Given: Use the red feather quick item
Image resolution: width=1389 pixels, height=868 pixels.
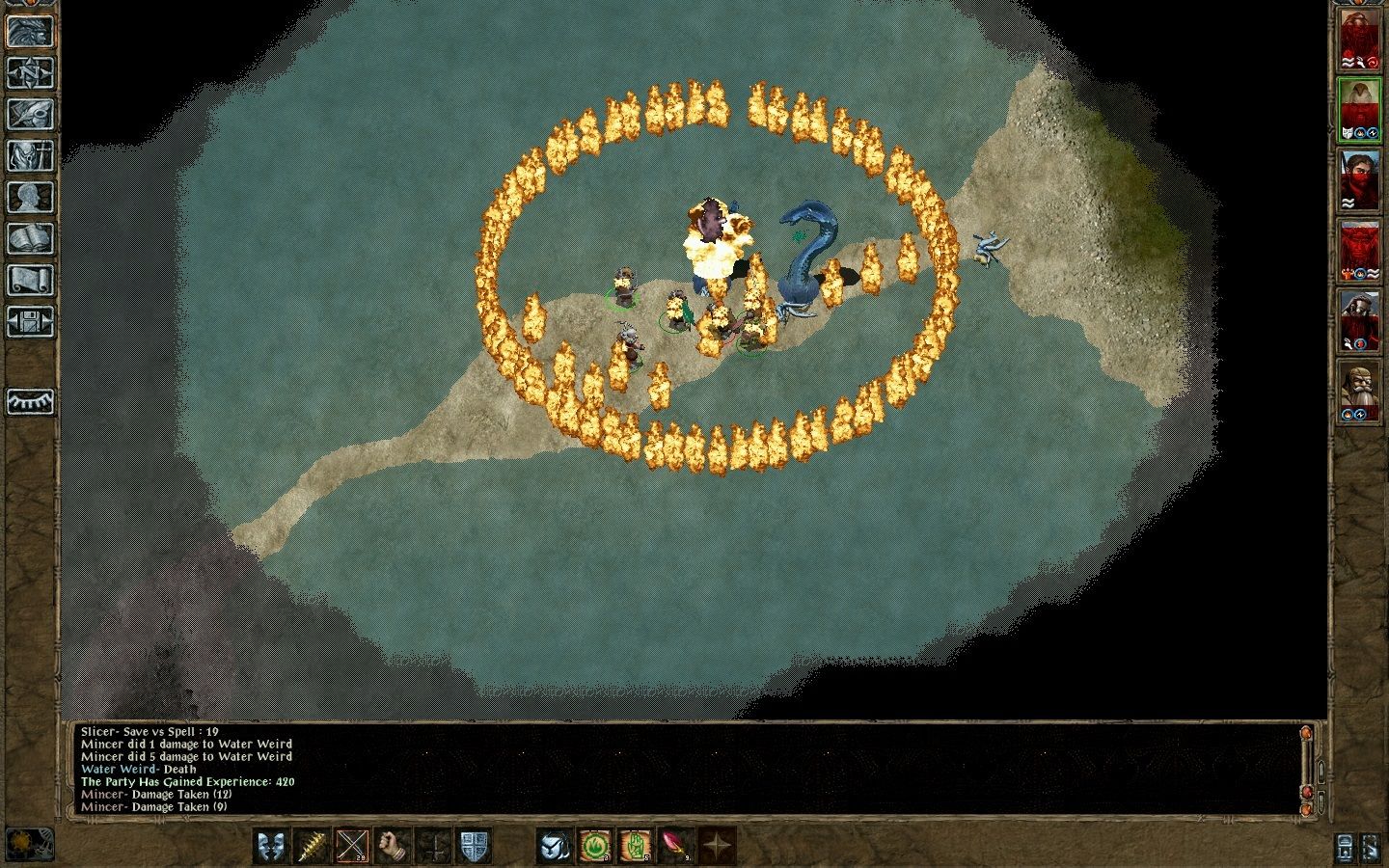Looking at the screenshot, I should [676, 846].
